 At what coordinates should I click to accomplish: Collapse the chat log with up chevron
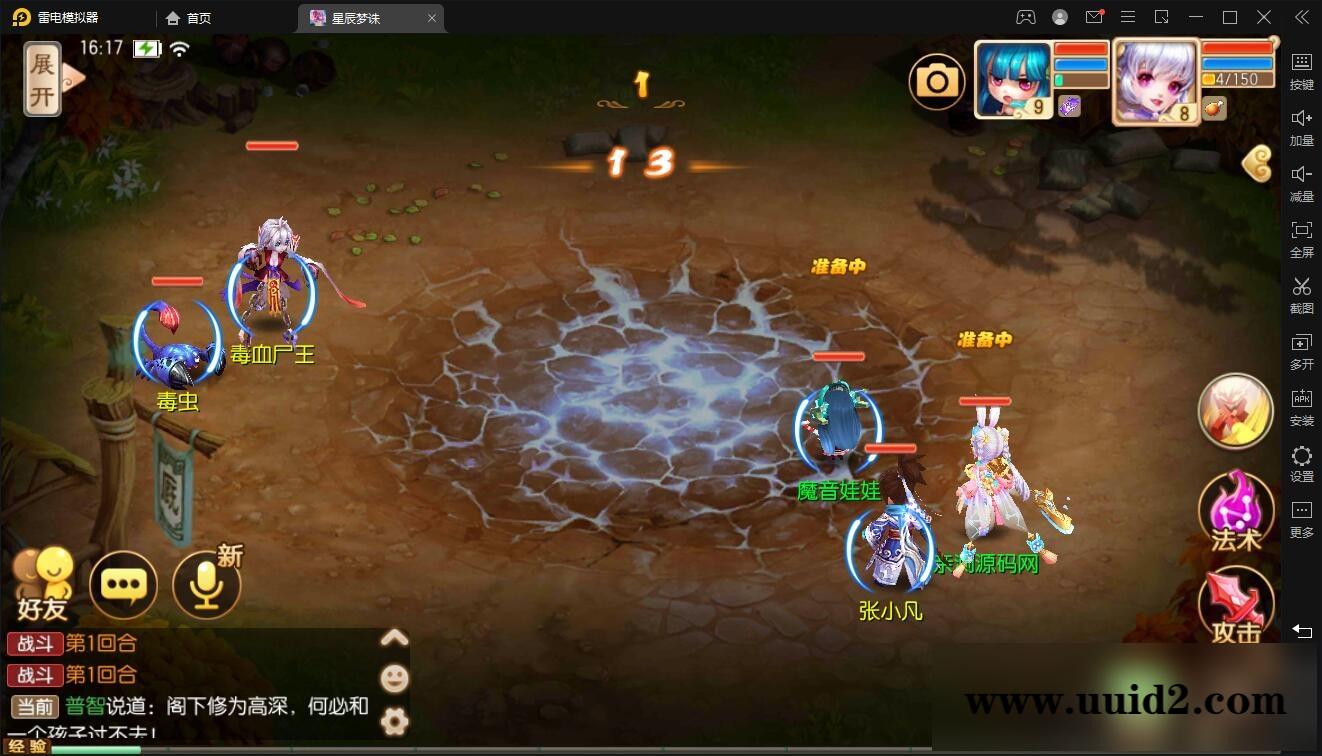tap(394, 637)
